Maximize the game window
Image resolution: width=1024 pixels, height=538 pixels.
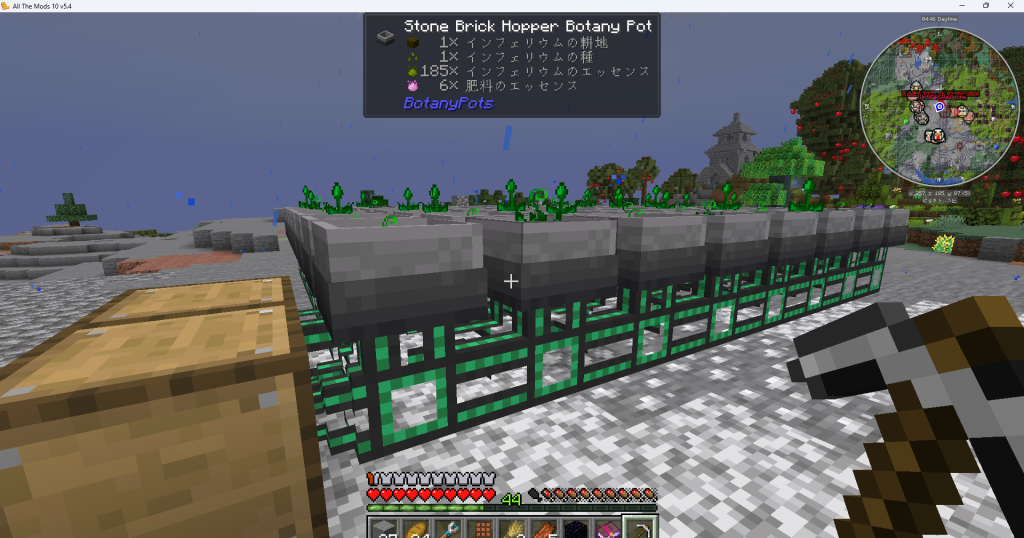click(x=985, y=6)
